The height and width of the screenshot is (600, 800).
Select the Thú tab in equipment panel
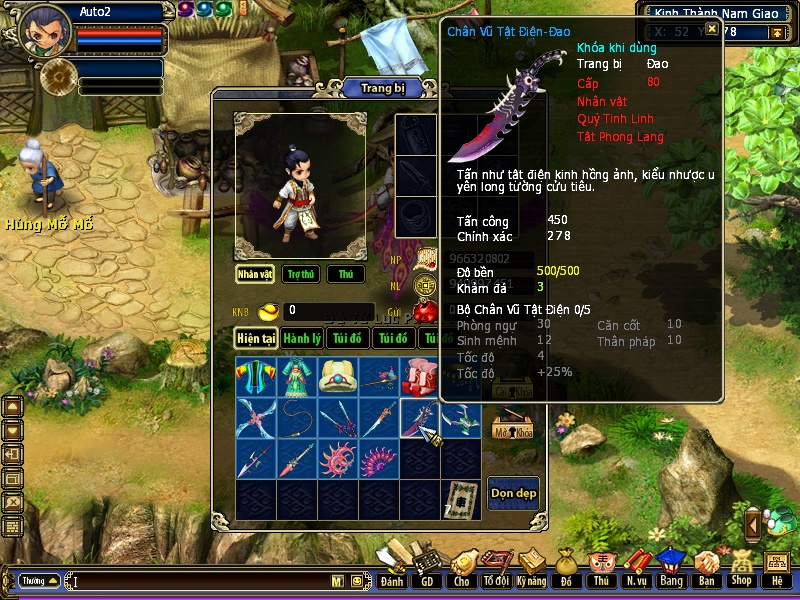pyautogui.click(x=346, y=274)
